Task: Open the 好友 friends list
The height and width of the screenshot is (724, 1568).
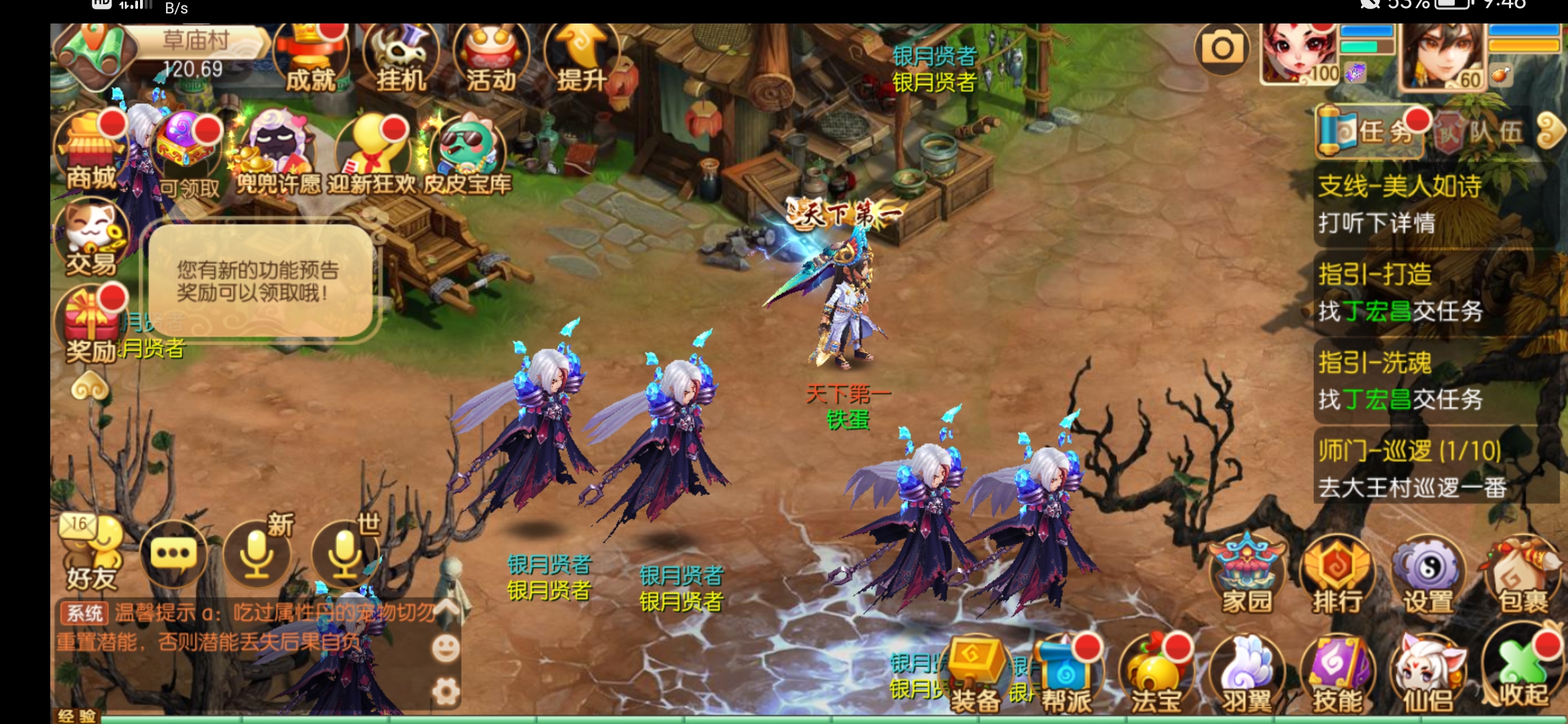Action: click(x=92, y=554)
